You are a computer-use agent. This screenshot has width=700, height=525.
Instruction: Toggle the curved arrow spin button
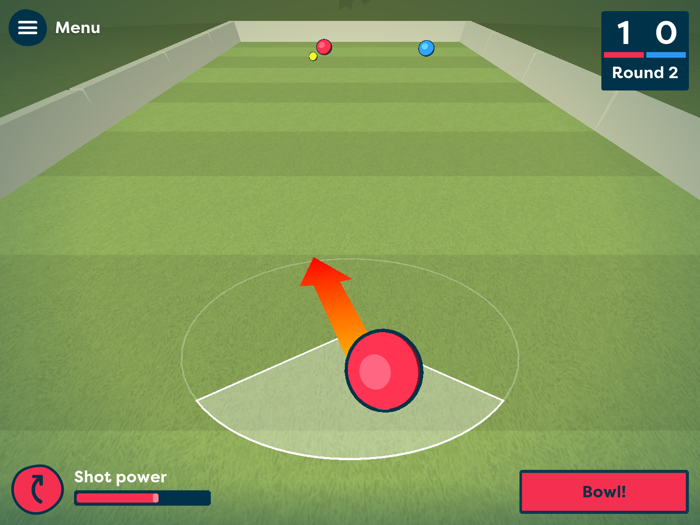pos(38,490)
